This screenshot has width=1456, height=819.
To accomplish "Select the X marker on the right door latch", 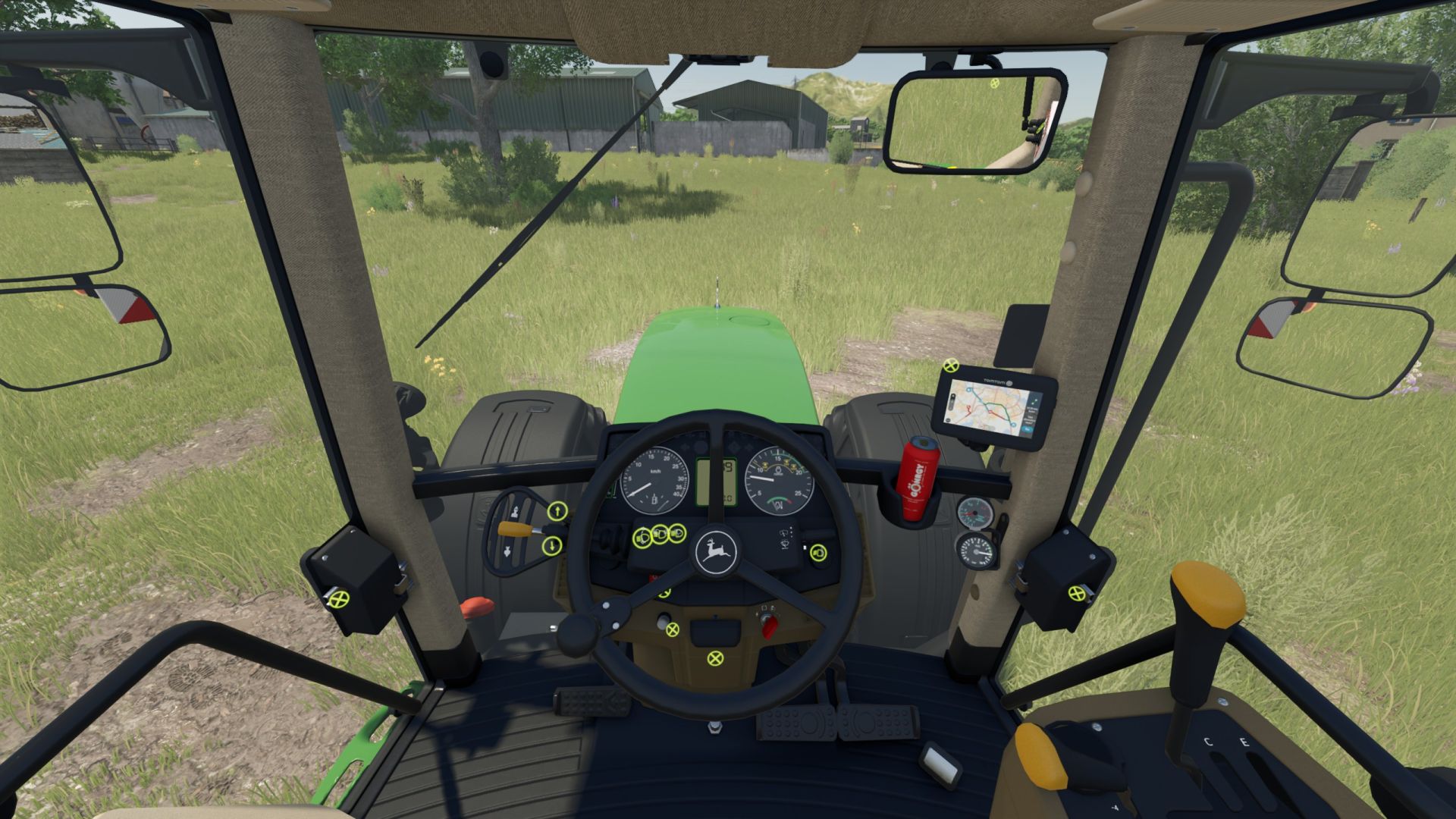I will [1077, 594].
